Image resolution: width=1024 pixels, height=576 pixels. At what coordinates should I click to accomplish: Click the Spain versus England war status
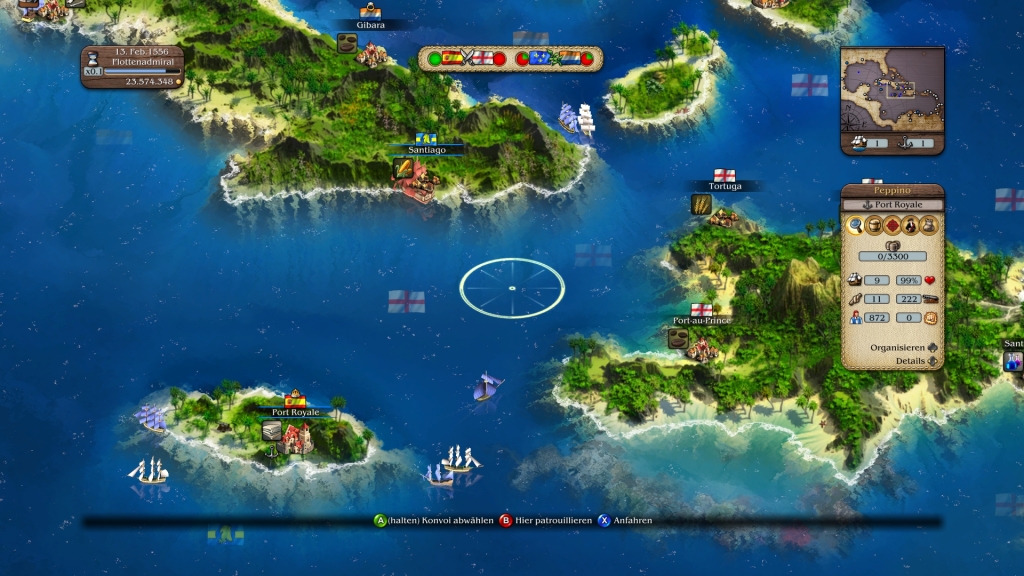coord(466,59)
